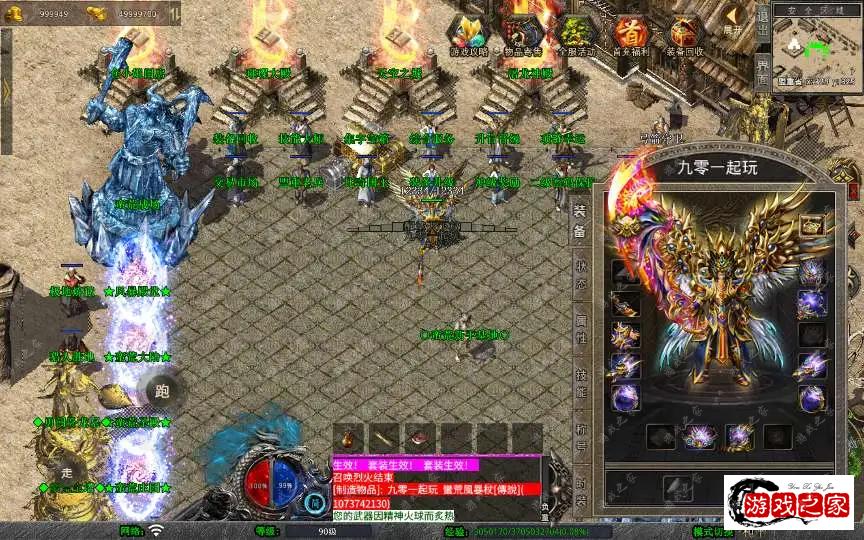Click the 展开 expand arrow button

click(x=735, y=20)
